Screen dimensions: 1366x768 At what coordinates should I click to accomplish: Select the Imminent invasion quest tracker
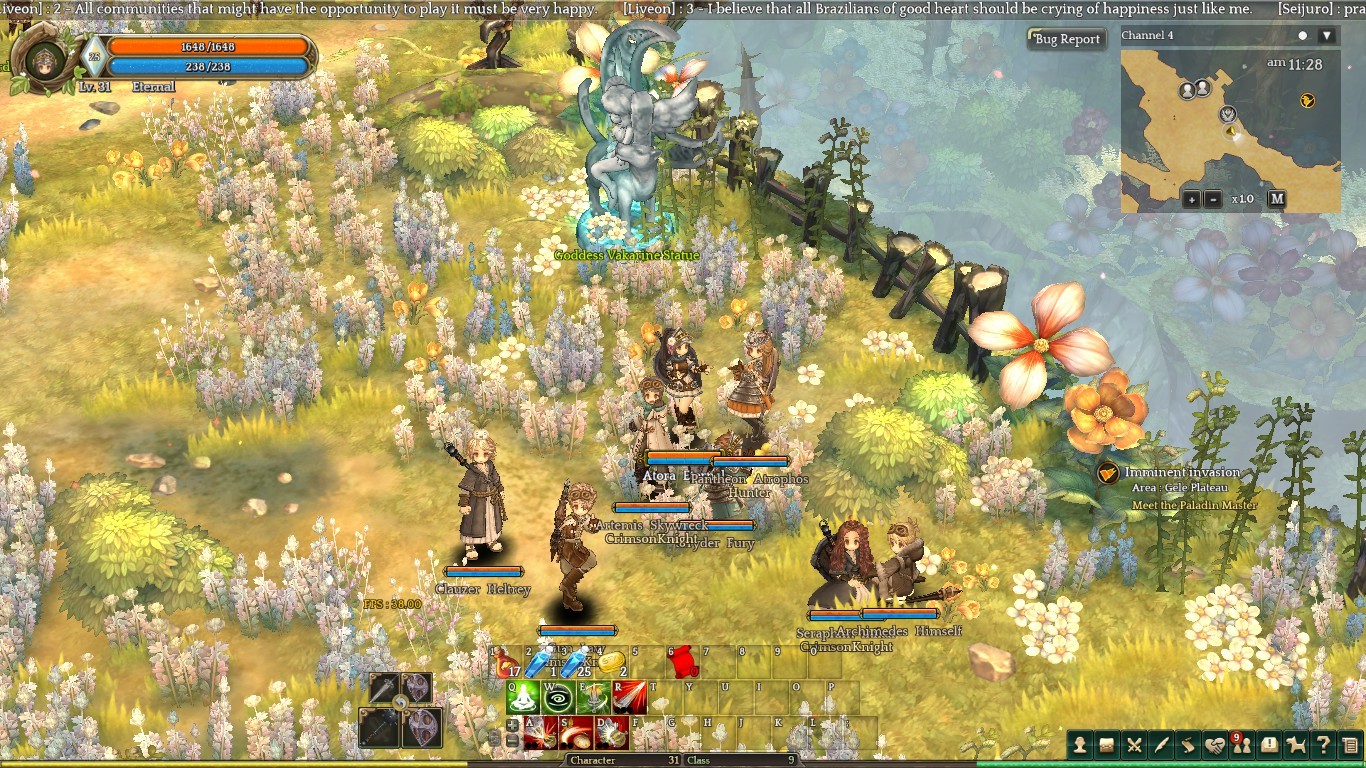click(1181, 473)
